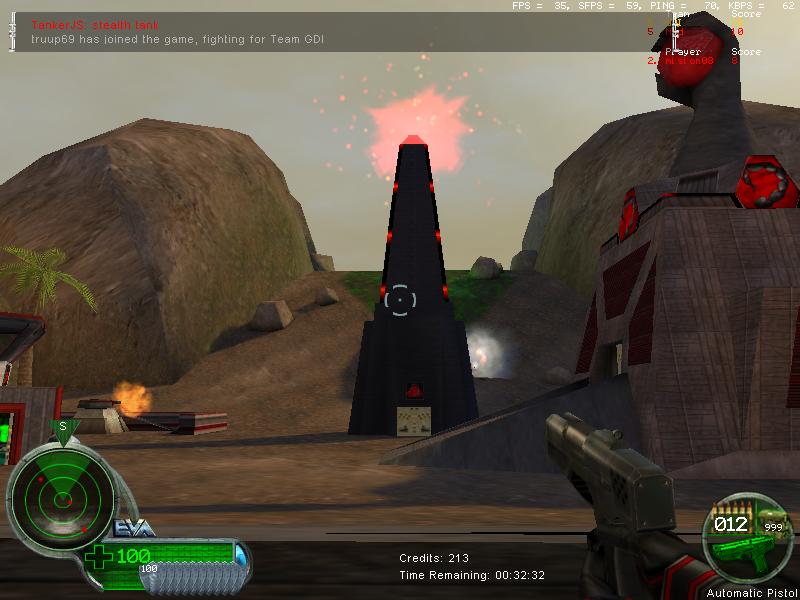Viewport: 800px width, 600px height.
Task: Click the circular green radar minimap
Action: [x=60, y=494]
